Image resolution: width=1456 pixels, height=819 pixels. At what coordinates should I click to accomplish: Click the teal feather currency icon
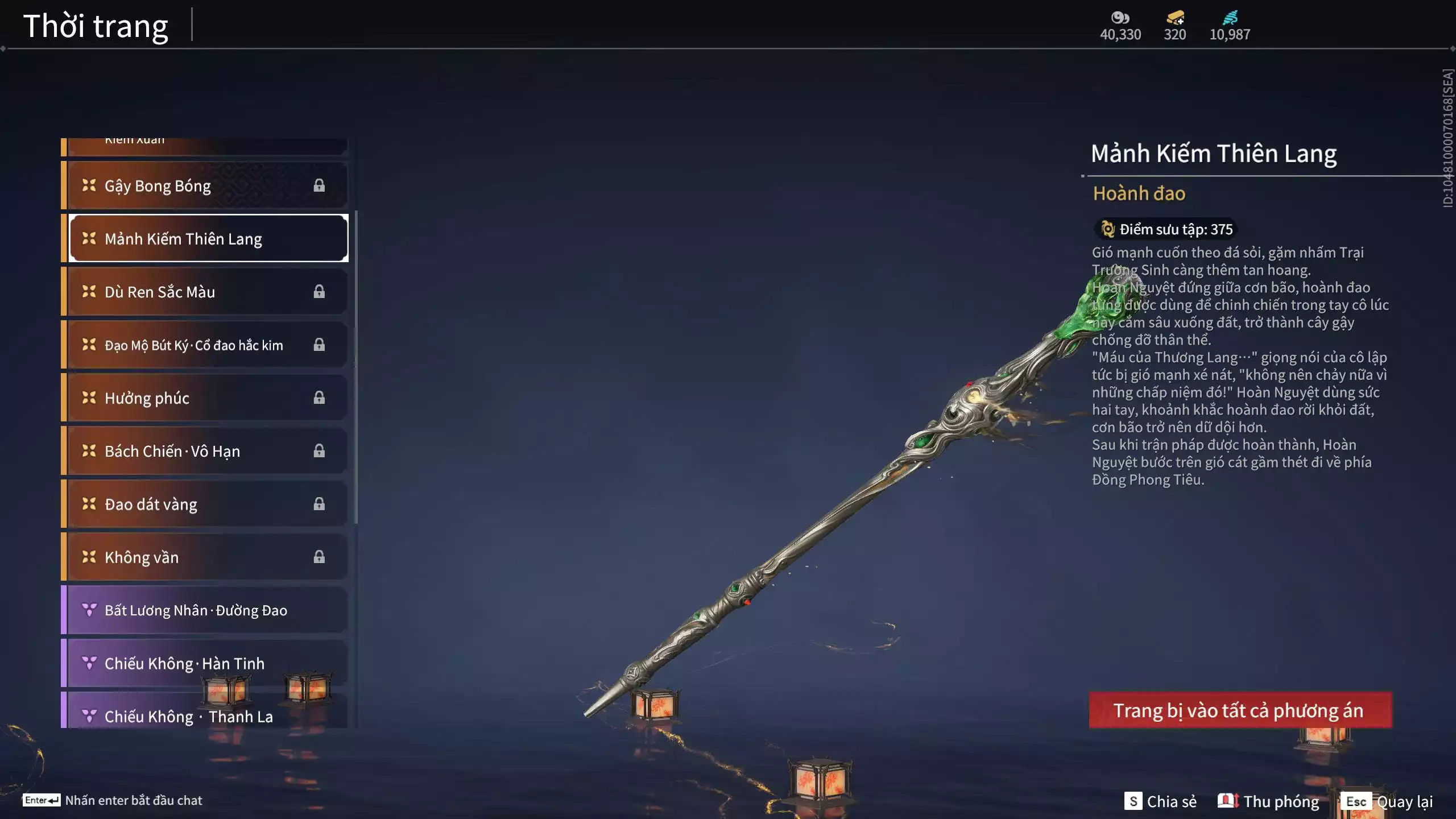(x=1230, y=18)
